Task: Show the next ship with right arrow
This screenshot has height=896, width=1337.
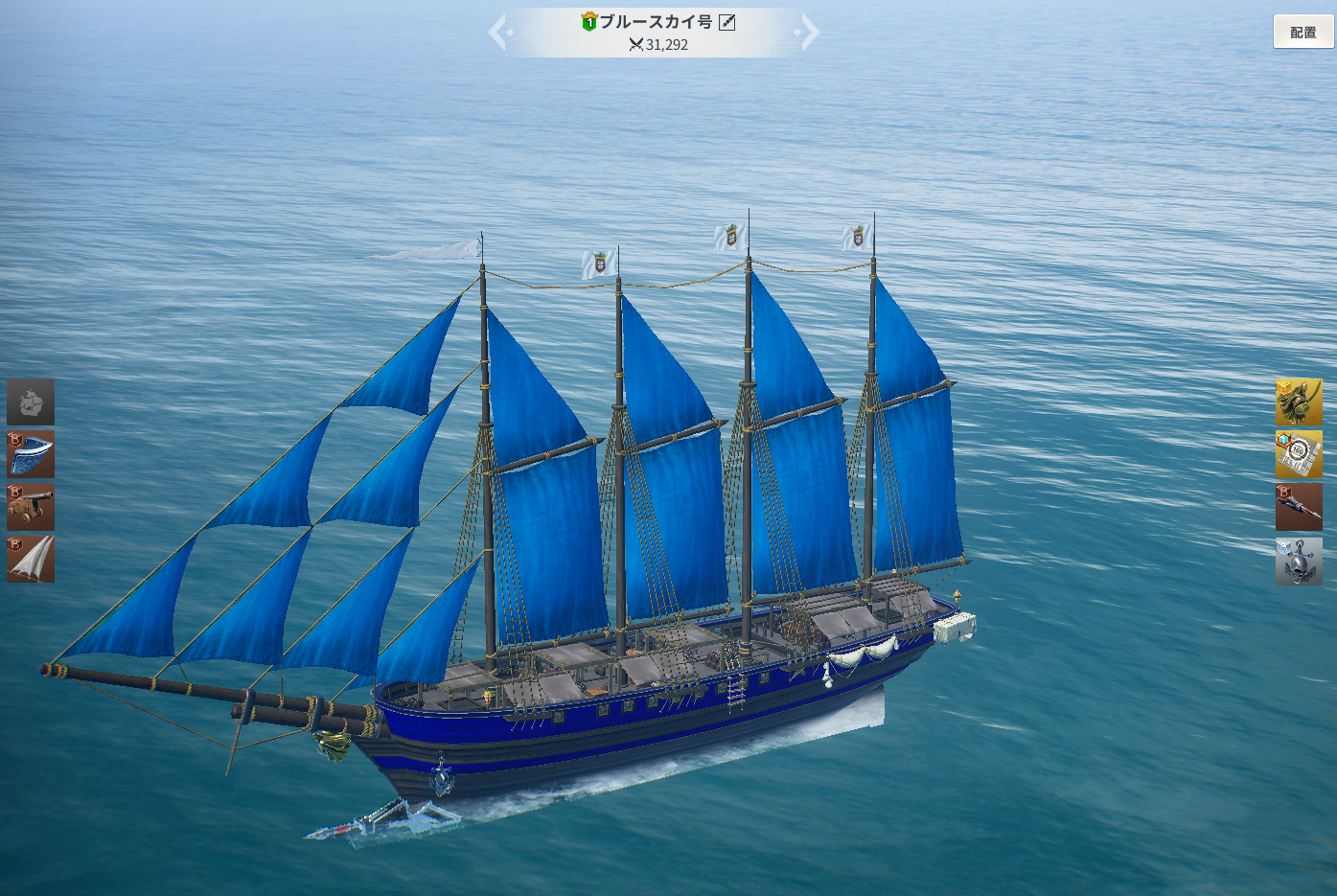Action: click(809, 32)
